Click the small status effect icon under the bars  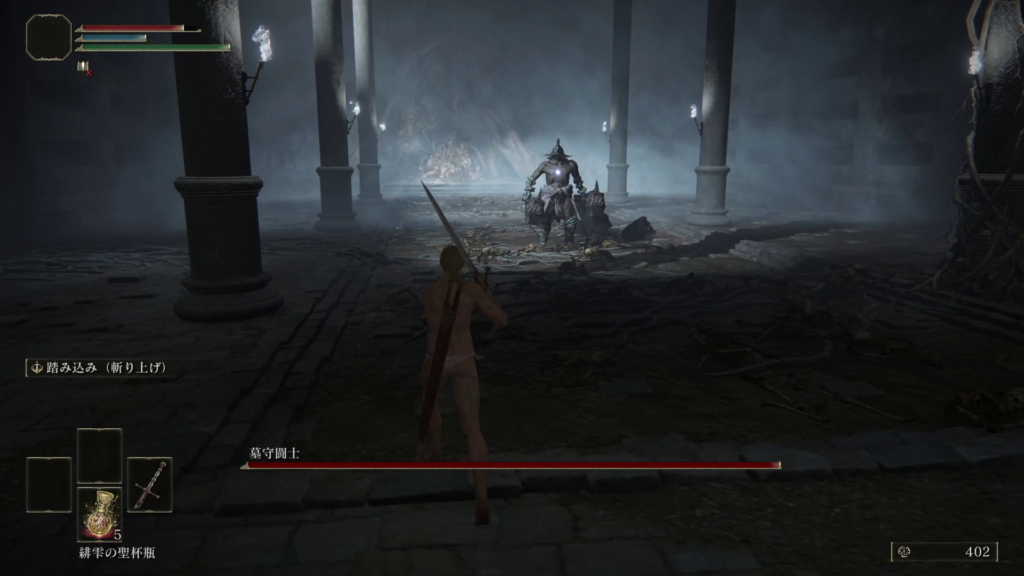click(83, 67)
